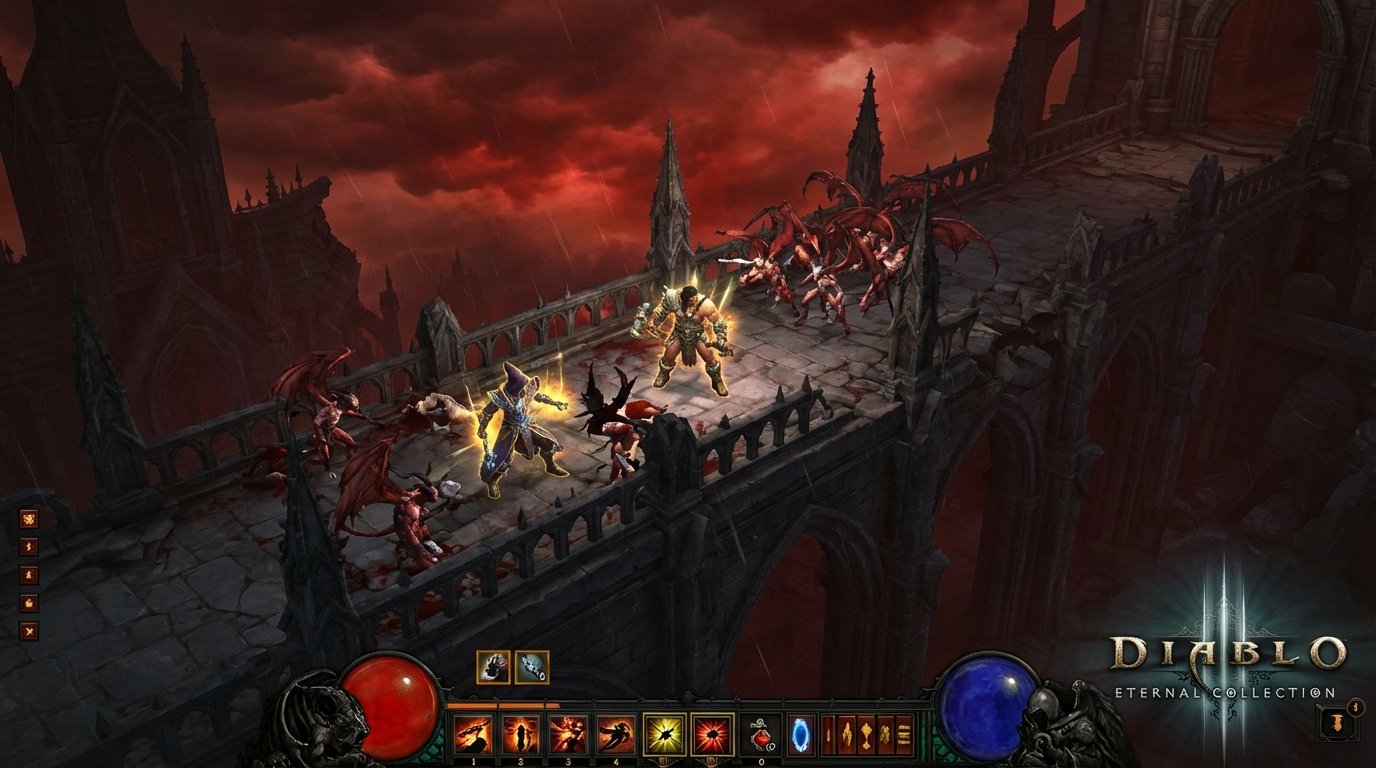Select the topmost event icon on the left sidebar
1376x768 pixels.
(x=29, y=519)
